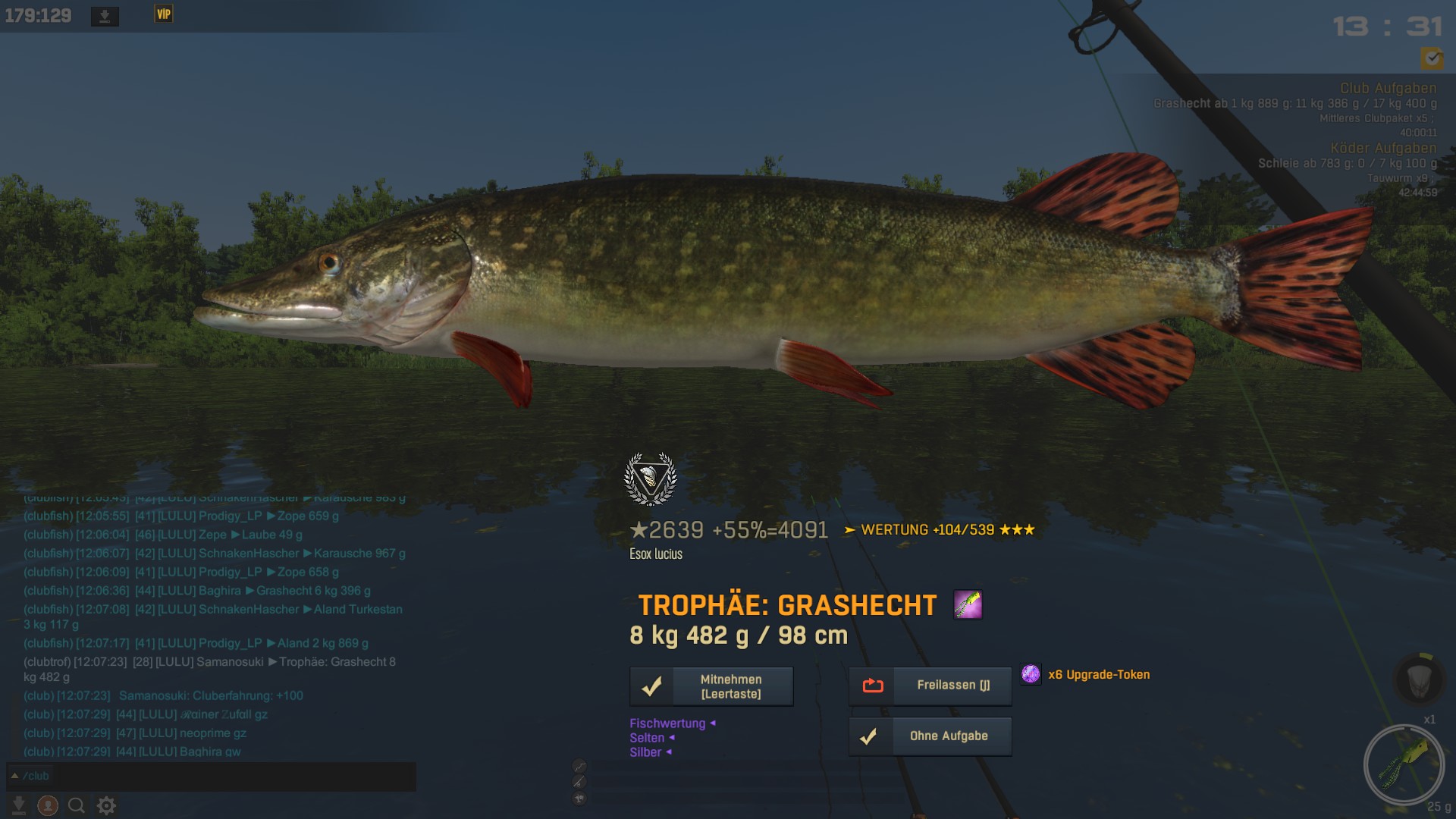Click the orange player profile icon
The width and height of the screenshot is (1456, 819).
(48, 805)
